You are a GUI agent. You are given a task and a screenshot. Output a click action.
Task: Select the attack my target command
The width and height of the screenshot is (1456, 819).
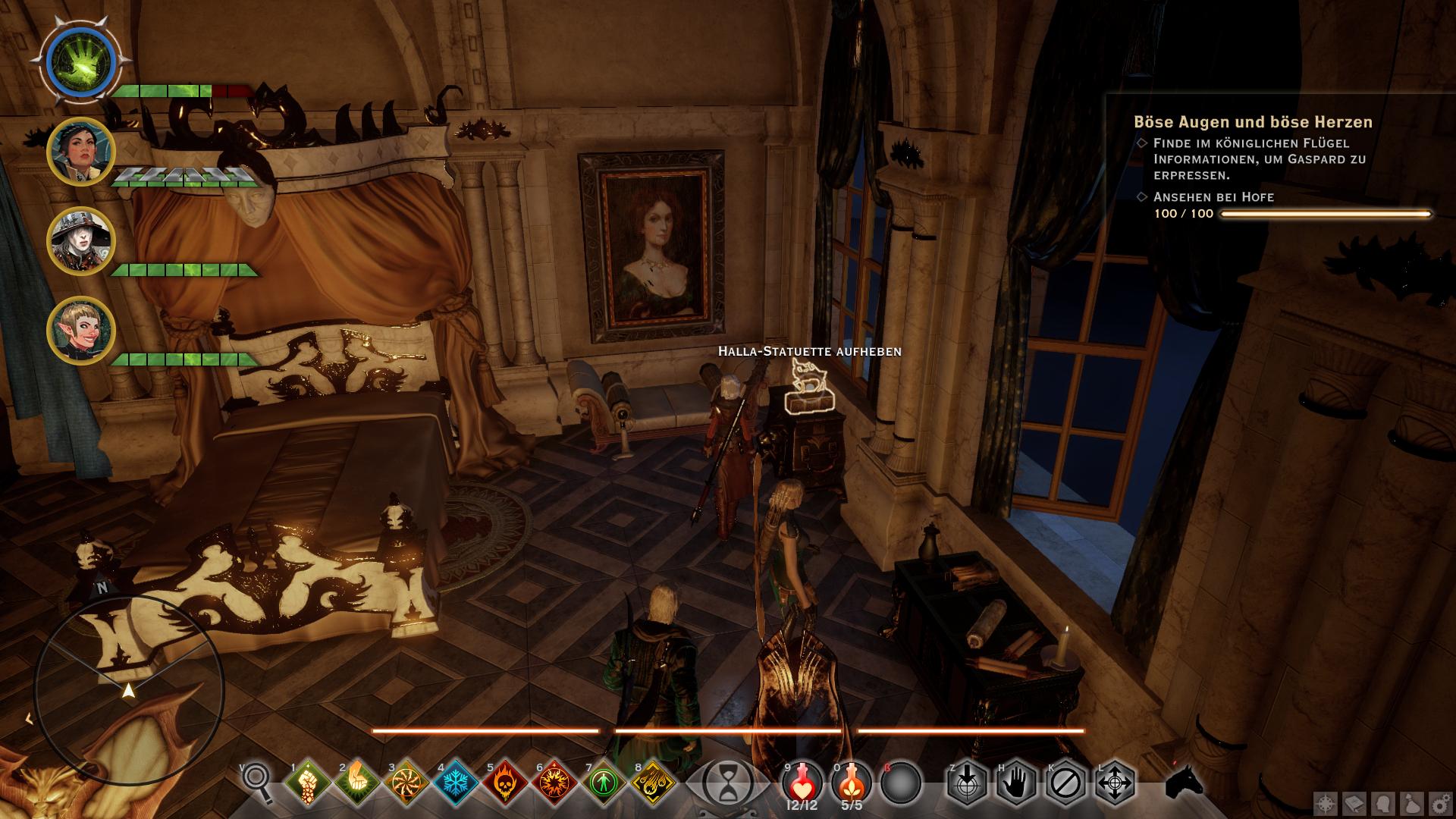coord(966,783)
